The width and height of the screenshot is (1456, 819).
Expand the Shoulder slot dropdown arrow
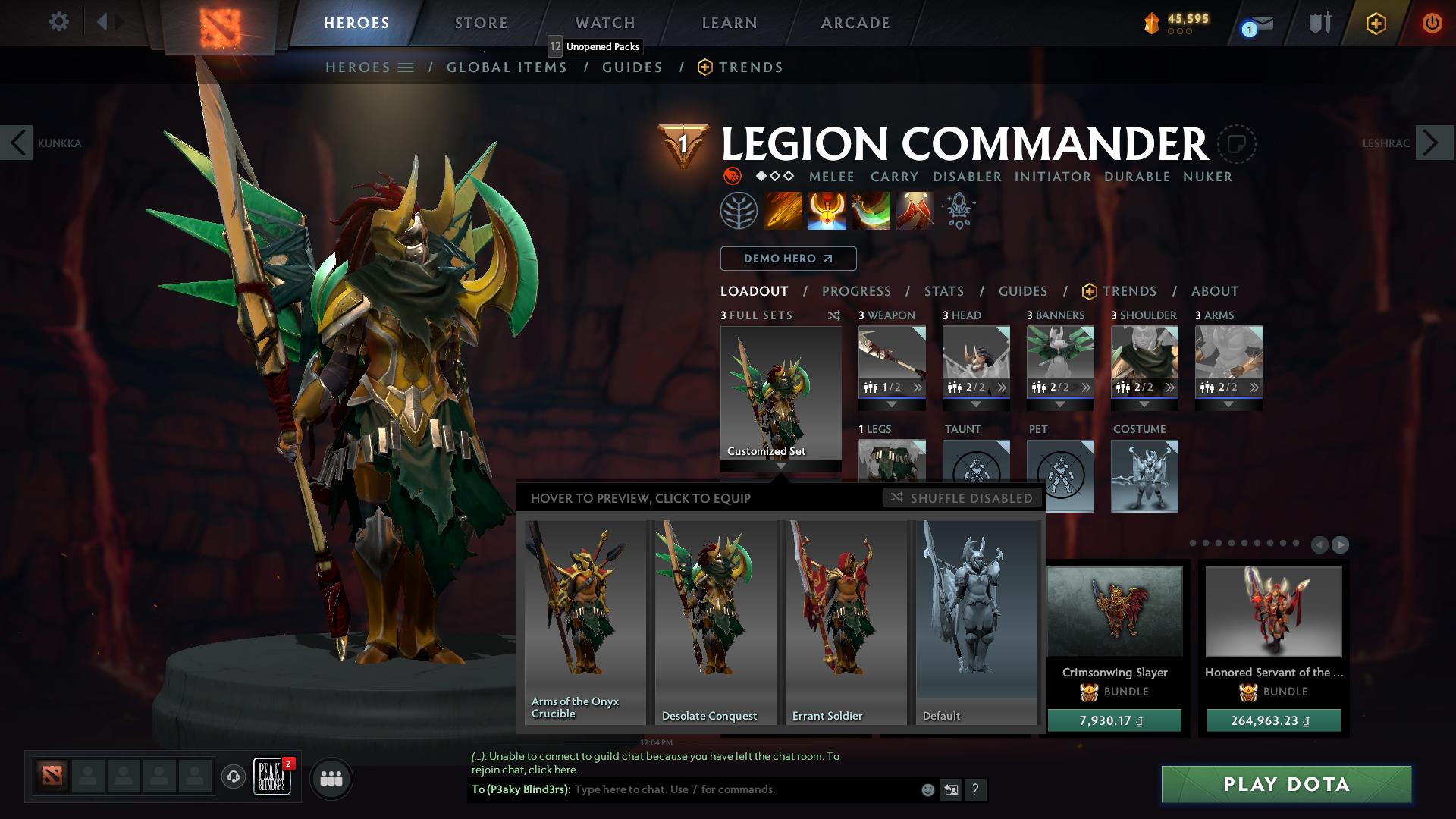tap(1144, 404)
